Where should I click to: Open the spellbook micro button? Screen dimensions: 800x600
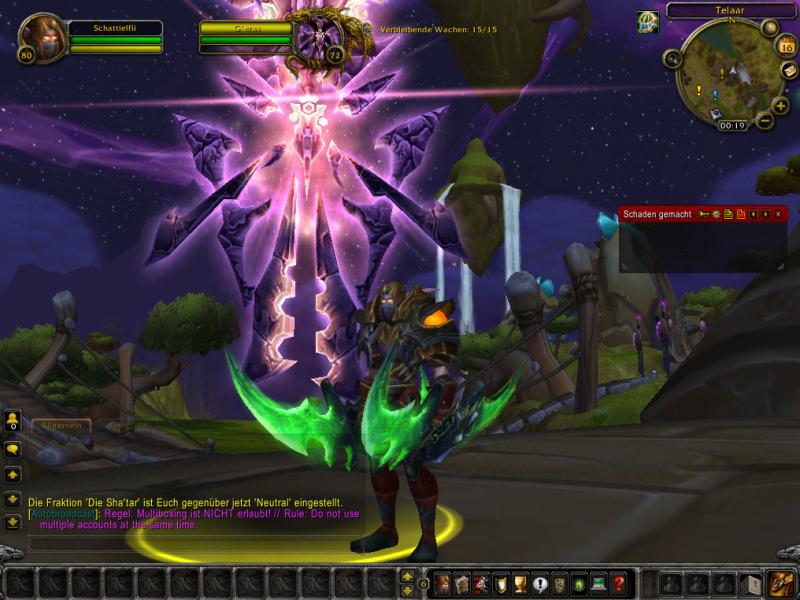click(x=463, y=584)
